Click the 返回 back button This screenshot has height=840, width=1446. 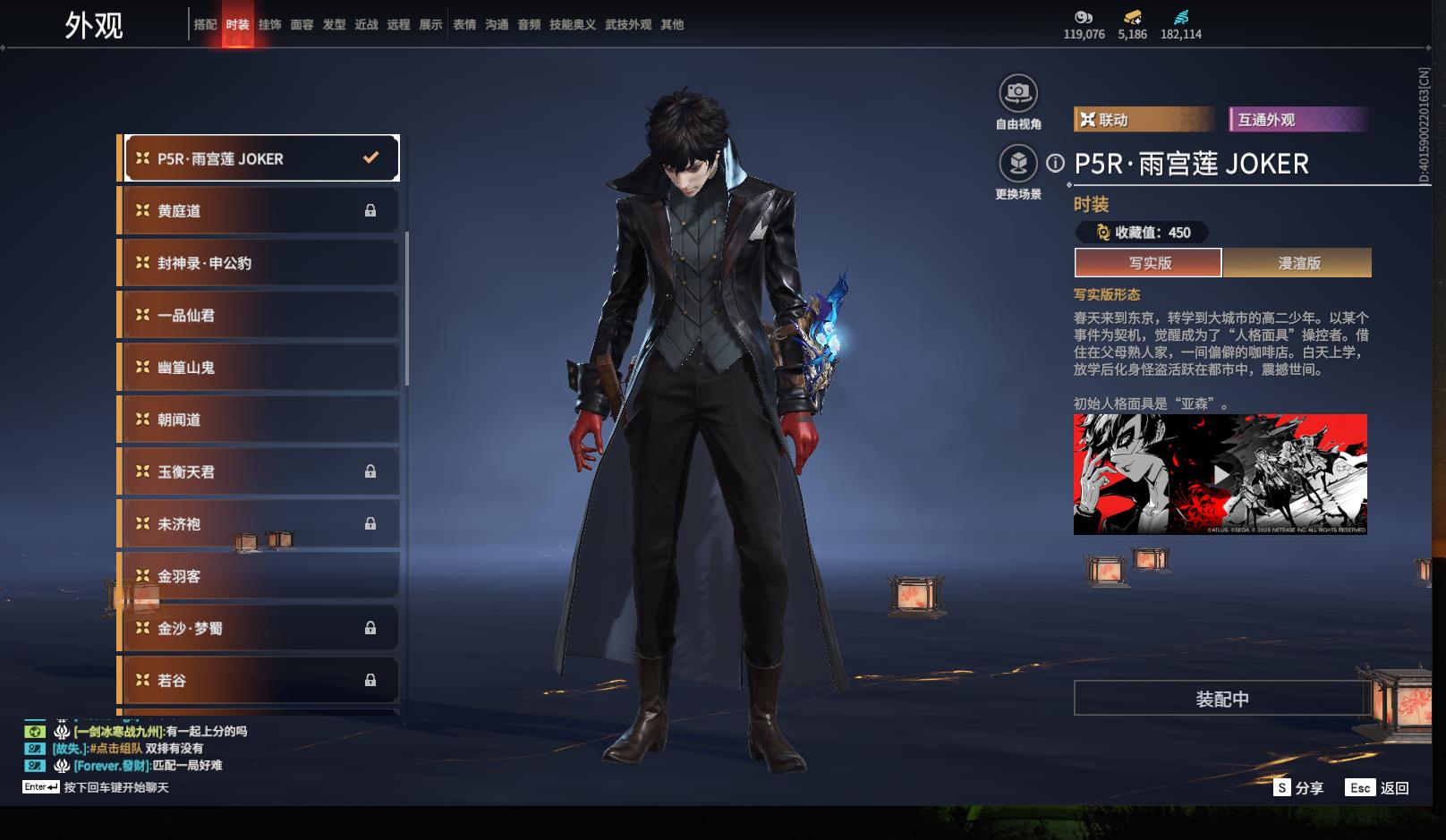click(x=1379, y=788)
